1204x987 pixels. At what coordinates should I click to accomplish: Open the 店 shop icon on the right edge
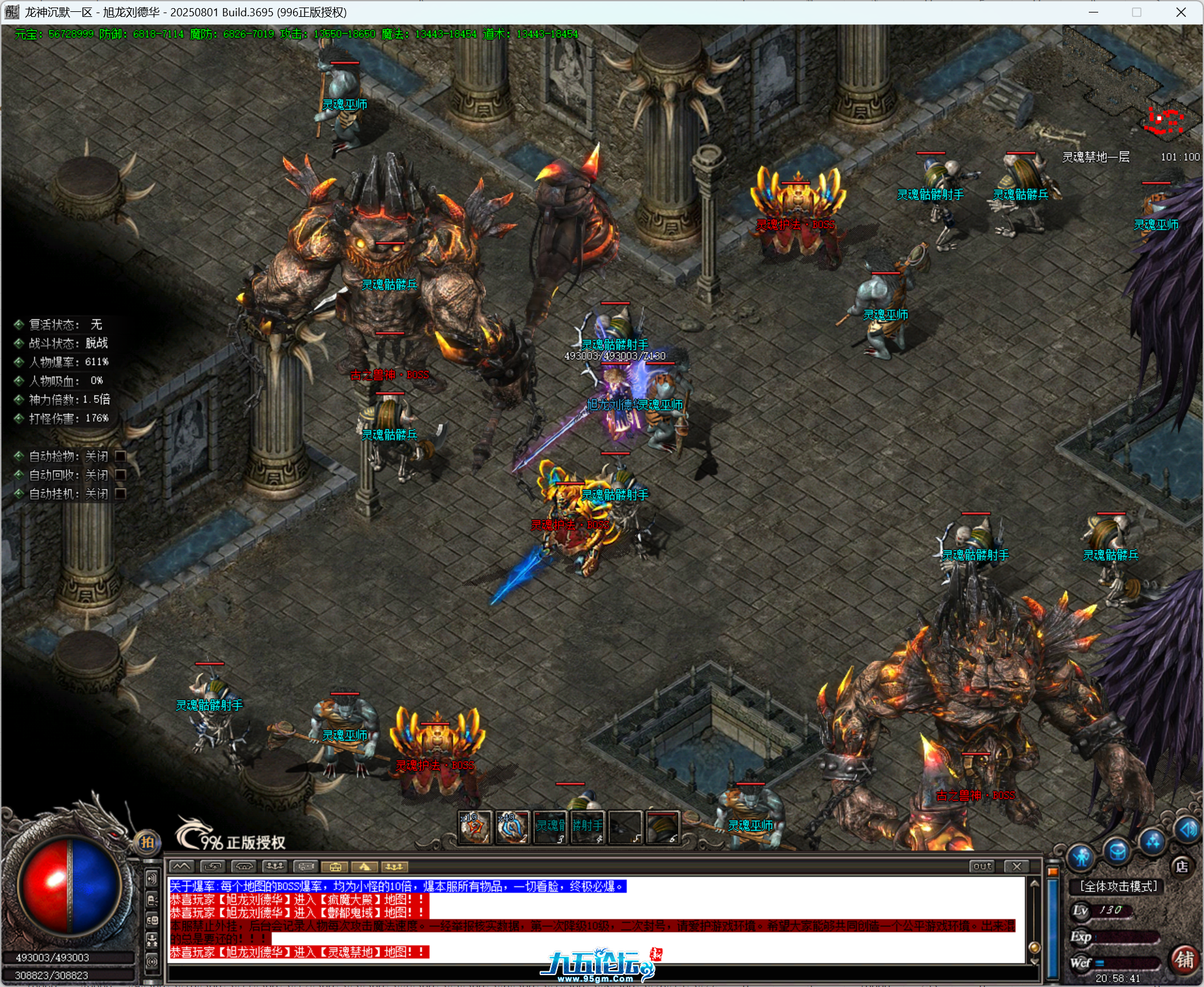[1181, 866]
